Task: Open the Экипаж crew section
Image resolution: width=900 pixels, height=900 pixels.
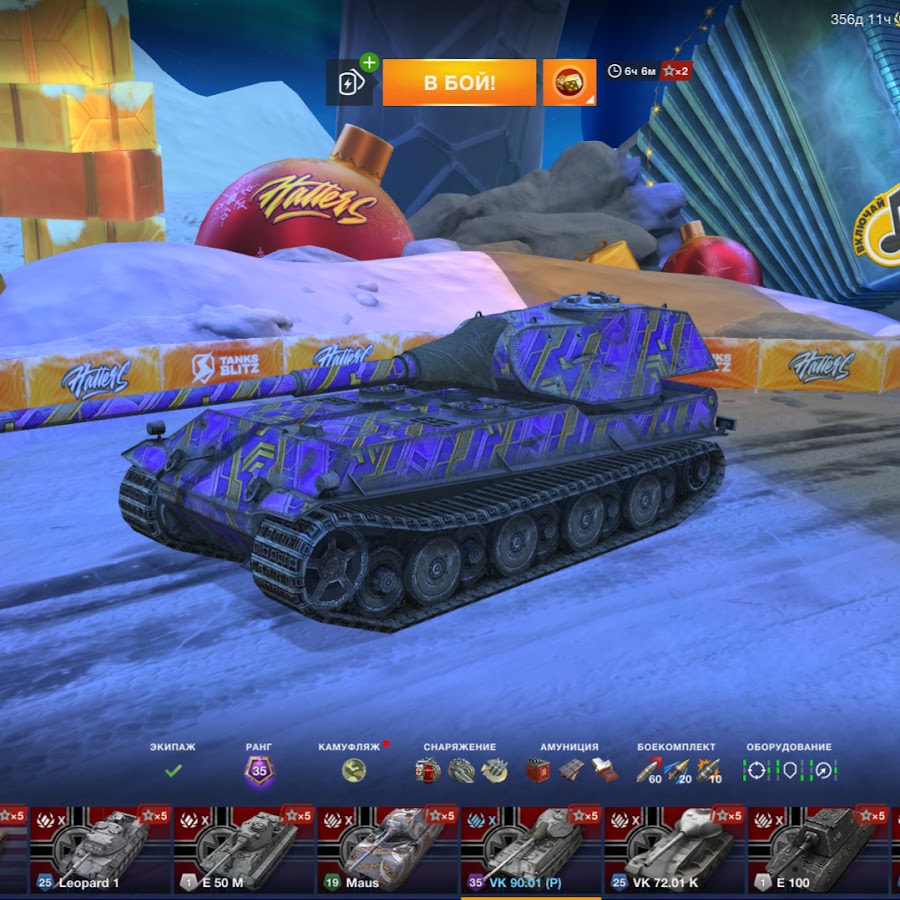Action: pyautogui.click(x=173, y=770)
